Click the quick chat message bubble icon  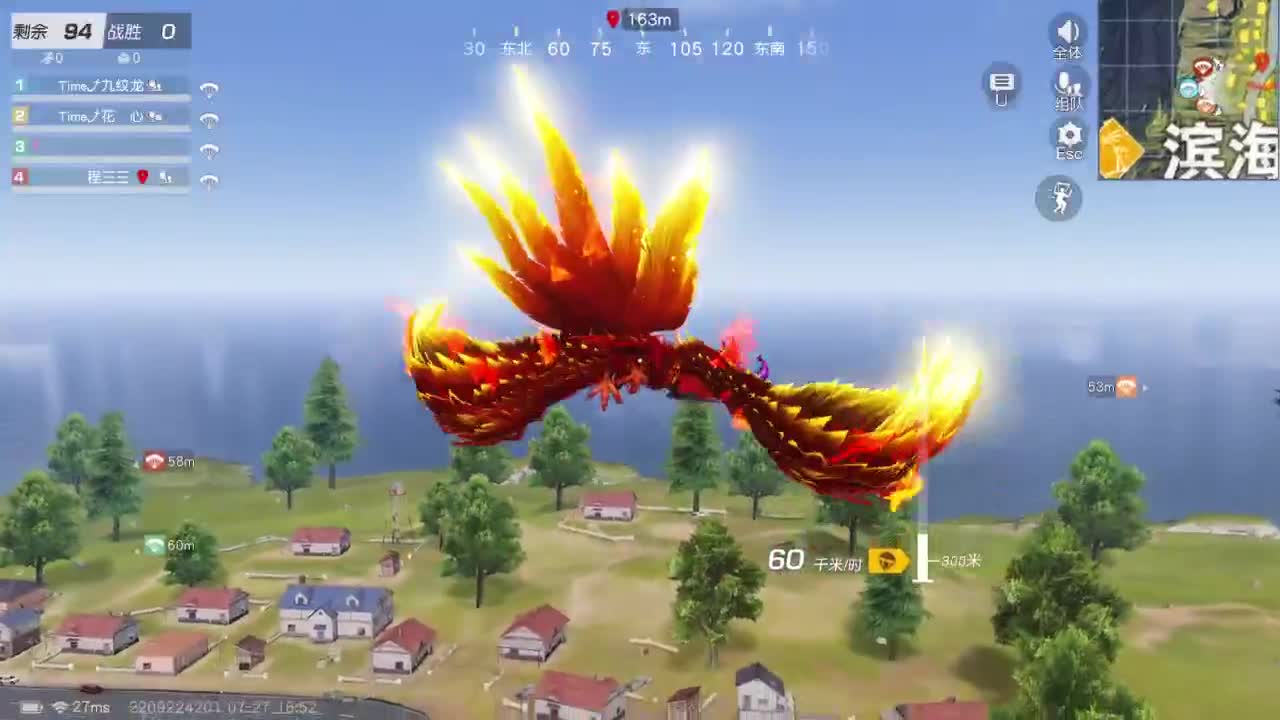point(1001,86)
